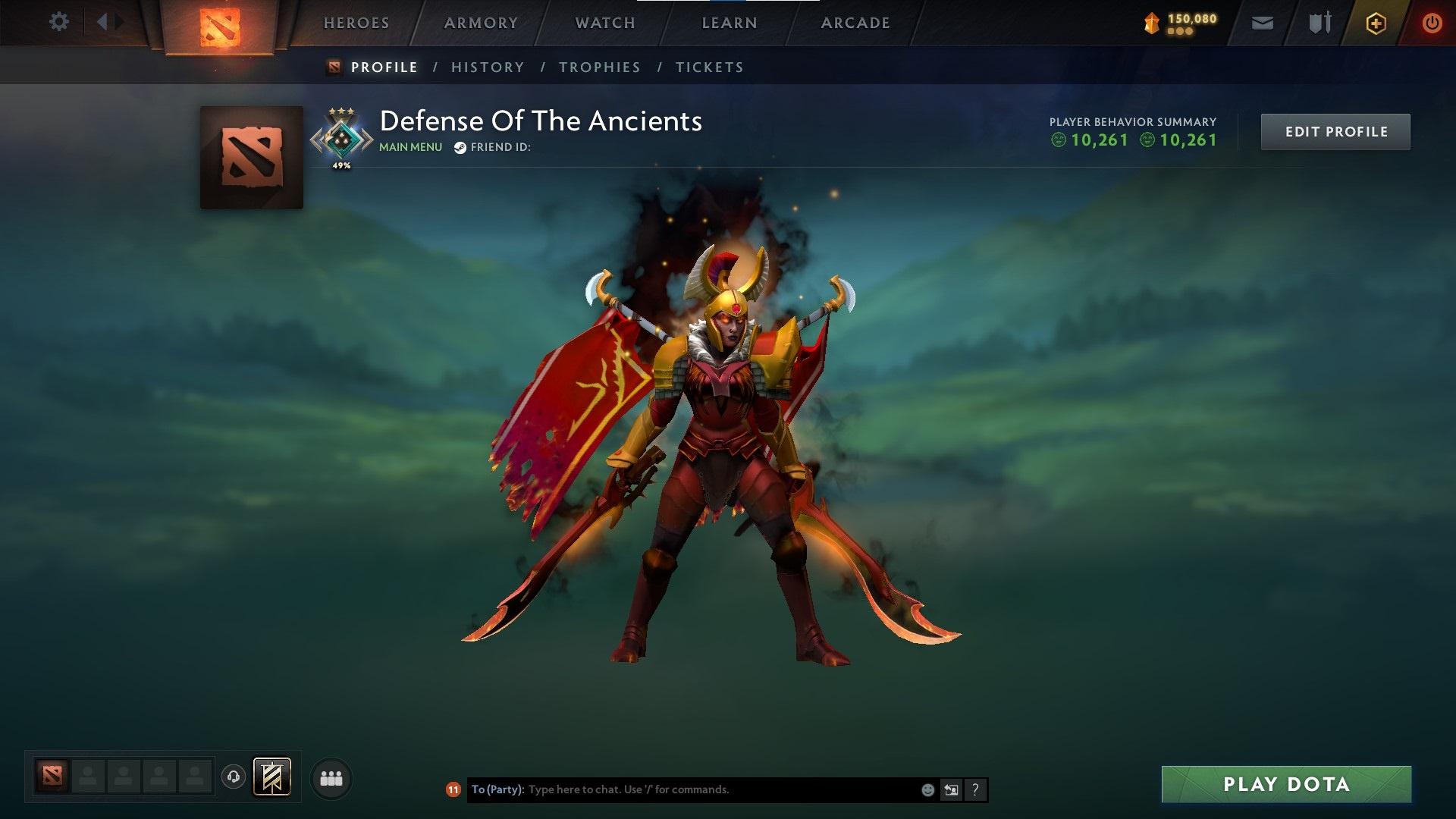Open the TROPHIES tab
The image size is (1456, 819).
tap(599, 67)
